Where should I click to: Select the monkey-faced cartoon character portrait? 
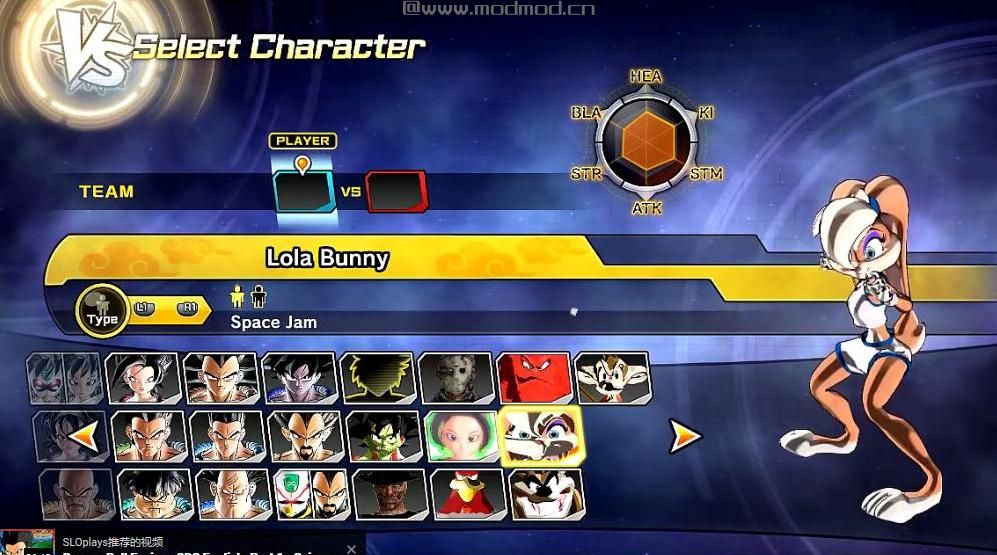tap(612, 378)
